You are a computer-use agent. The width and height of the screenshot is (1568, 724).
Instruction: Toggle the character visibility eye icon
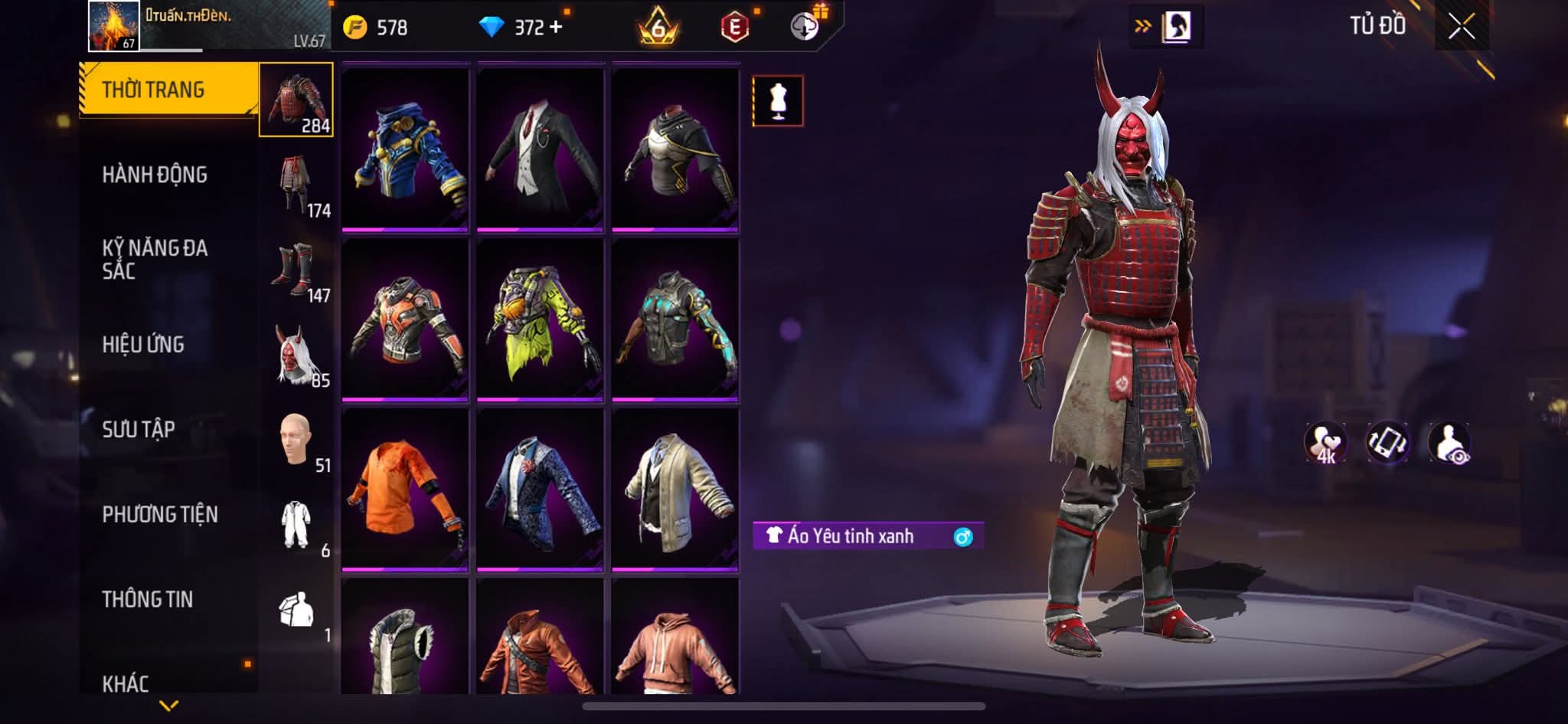1449,443
